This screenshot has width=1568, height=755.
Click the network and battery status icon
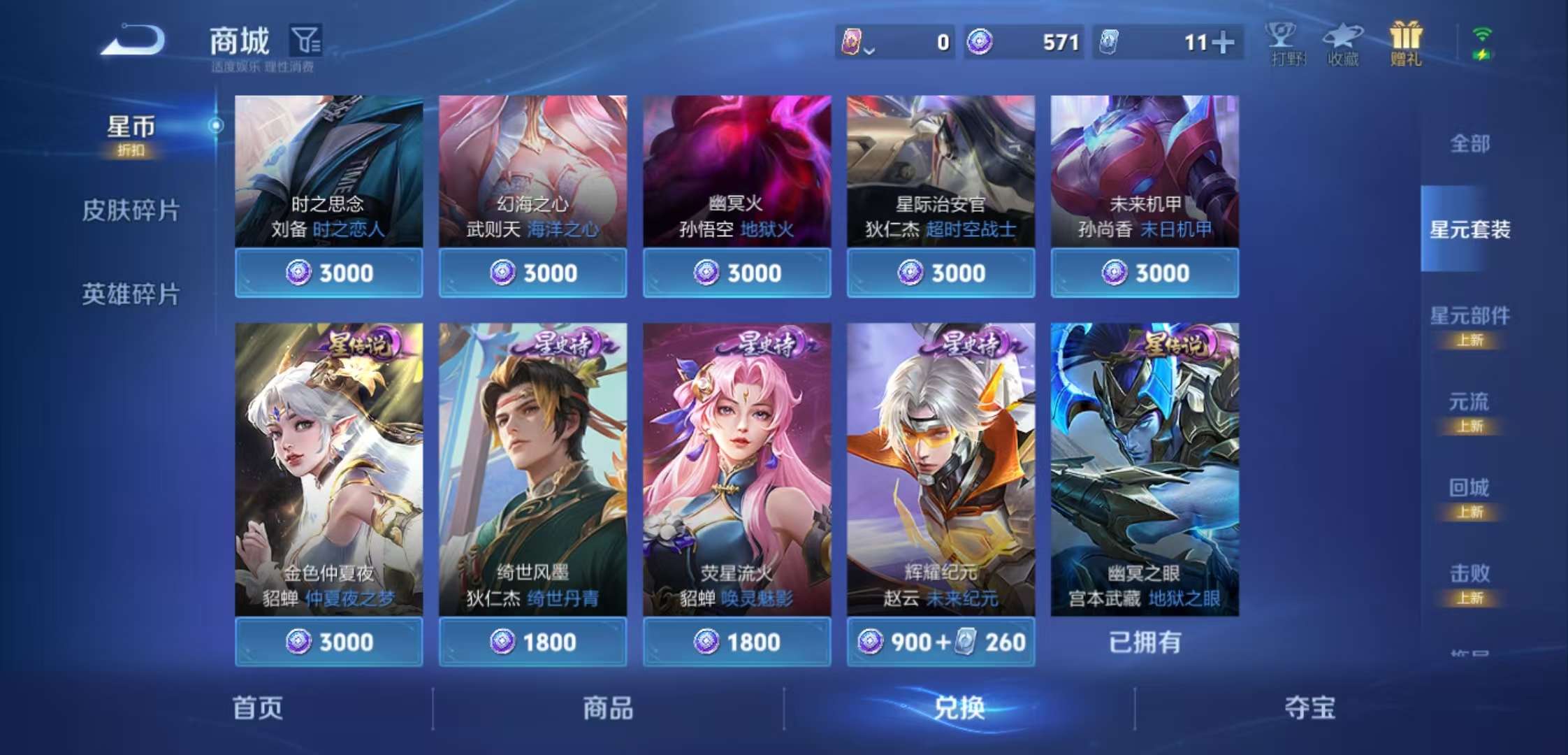[1483, 43]
